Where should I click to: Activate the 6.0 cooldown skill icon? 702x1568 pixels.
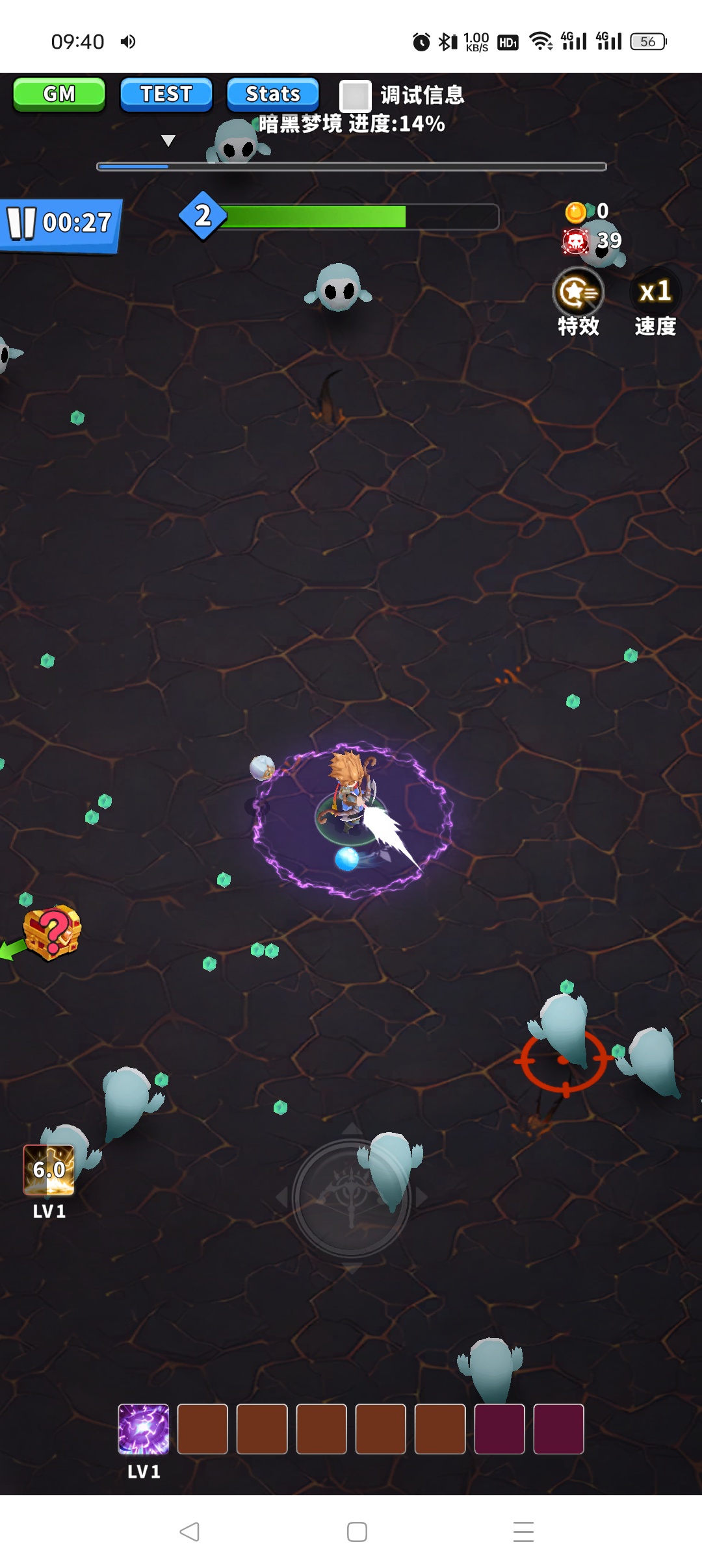(x=49, y=1170)
